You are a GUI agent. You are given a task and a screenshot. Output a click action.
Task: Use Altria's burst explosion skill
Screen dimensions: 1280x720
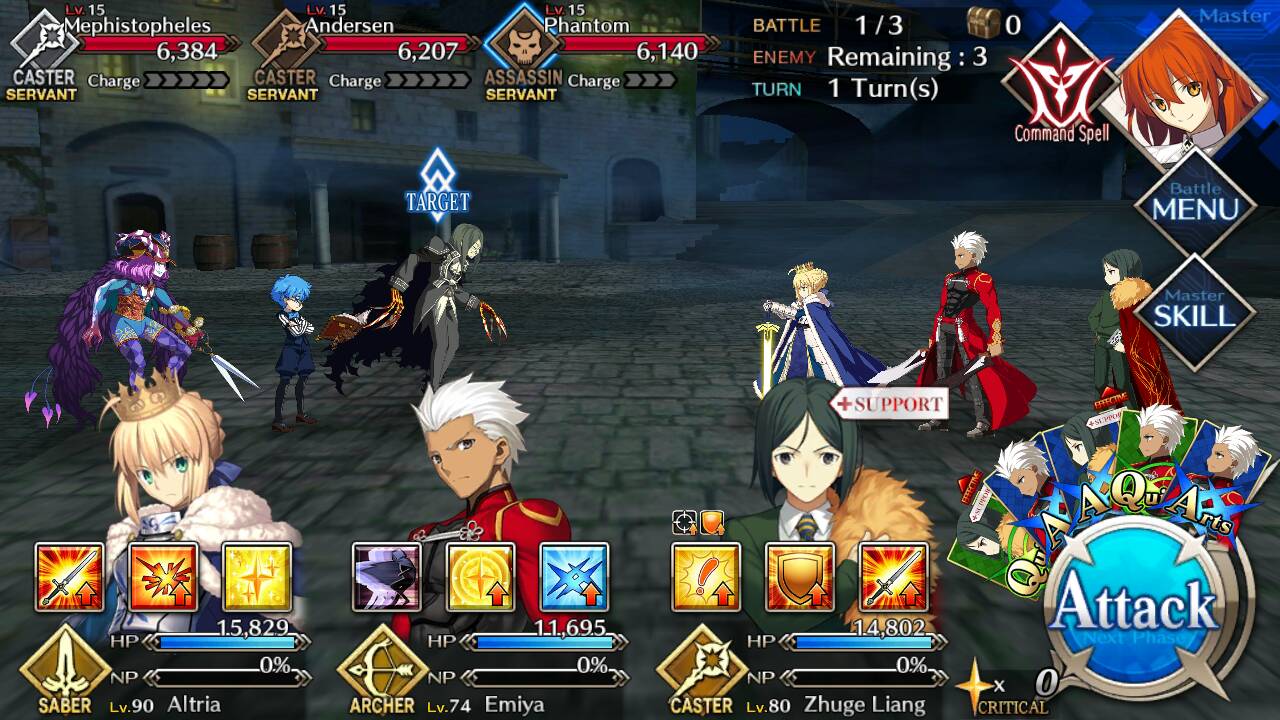(x=163, y=577)
